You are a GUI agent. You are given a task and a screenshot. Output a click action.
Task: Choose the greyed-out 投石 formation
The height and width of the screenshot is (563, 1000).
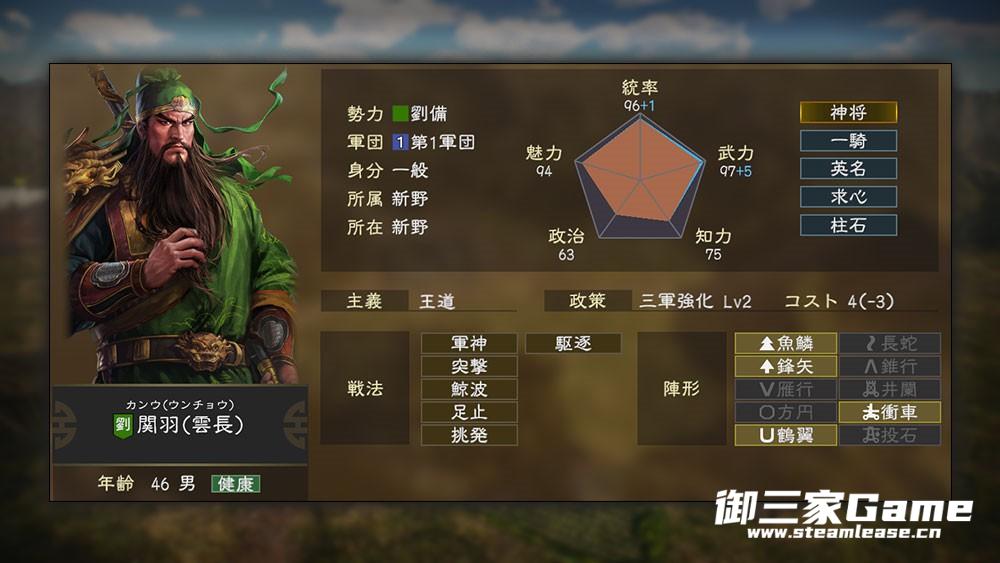889,435
